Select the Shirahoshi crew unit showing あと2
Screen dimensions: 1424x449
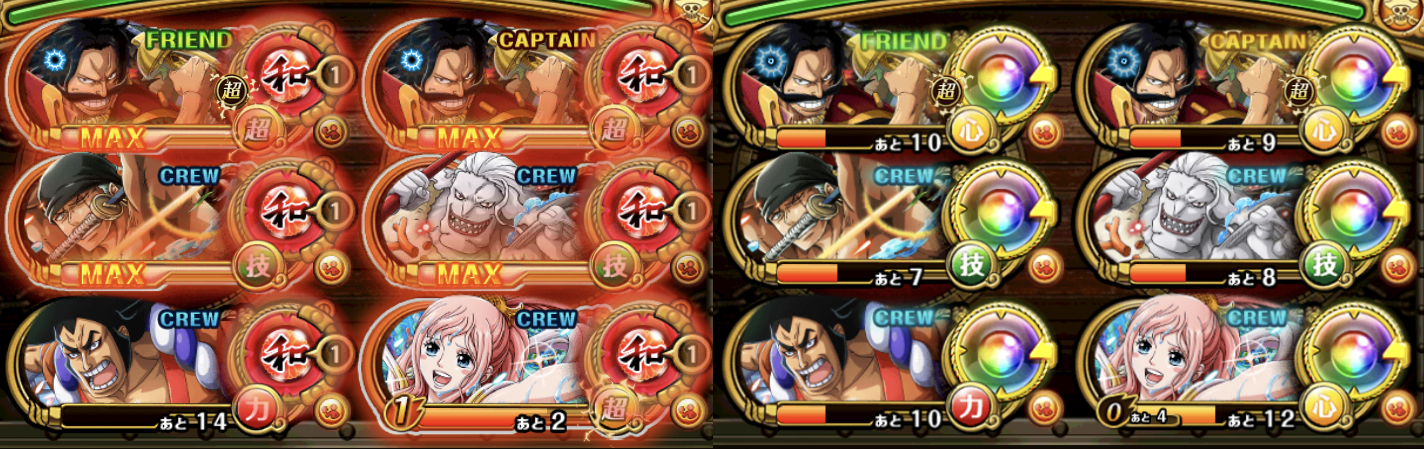480,360
